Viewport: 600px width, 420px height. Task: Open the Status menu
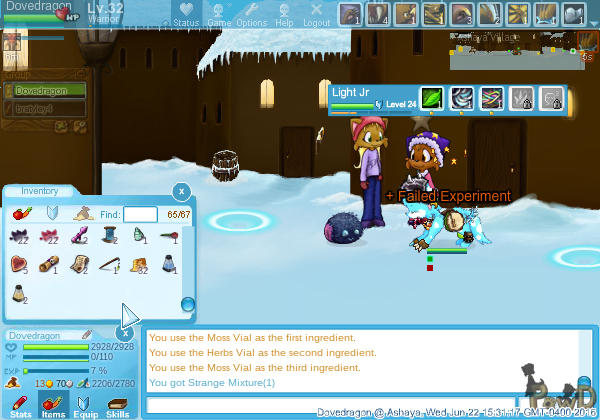[x=185, y=15]
